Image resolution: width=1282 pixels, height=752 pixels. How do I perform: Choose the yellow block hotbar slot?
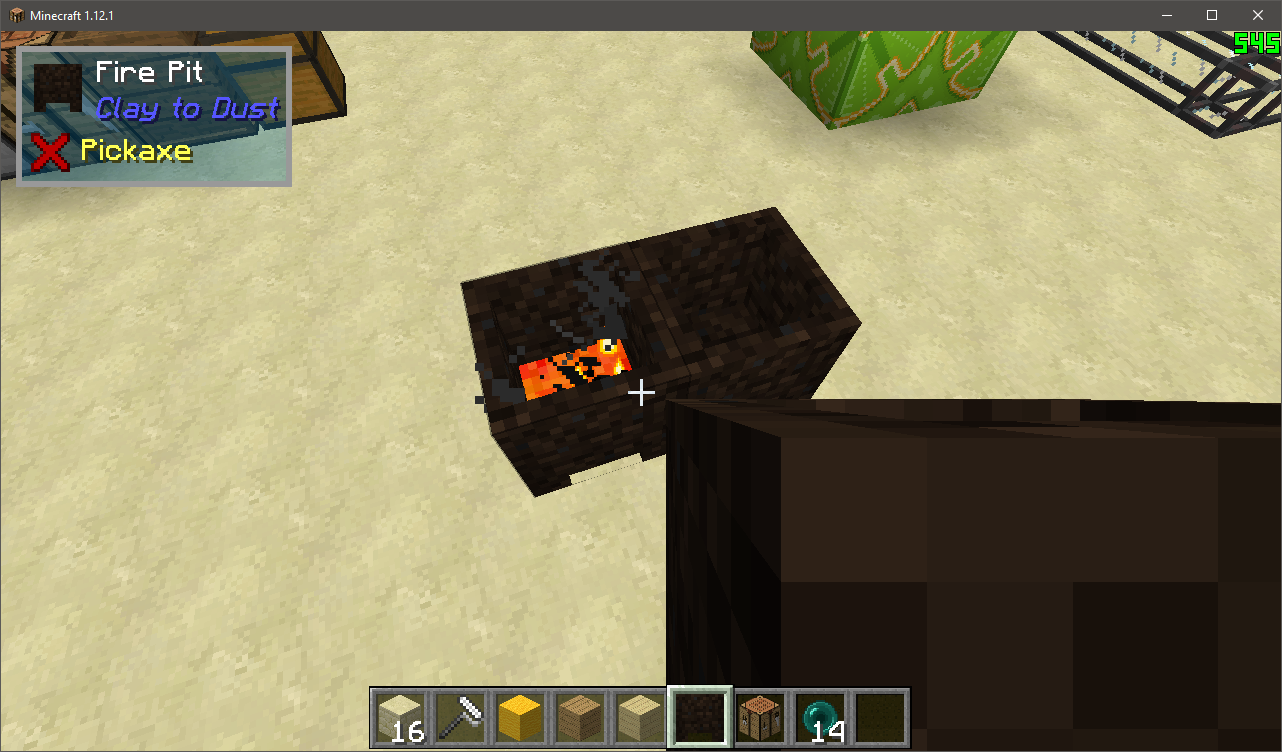(520, 717)
